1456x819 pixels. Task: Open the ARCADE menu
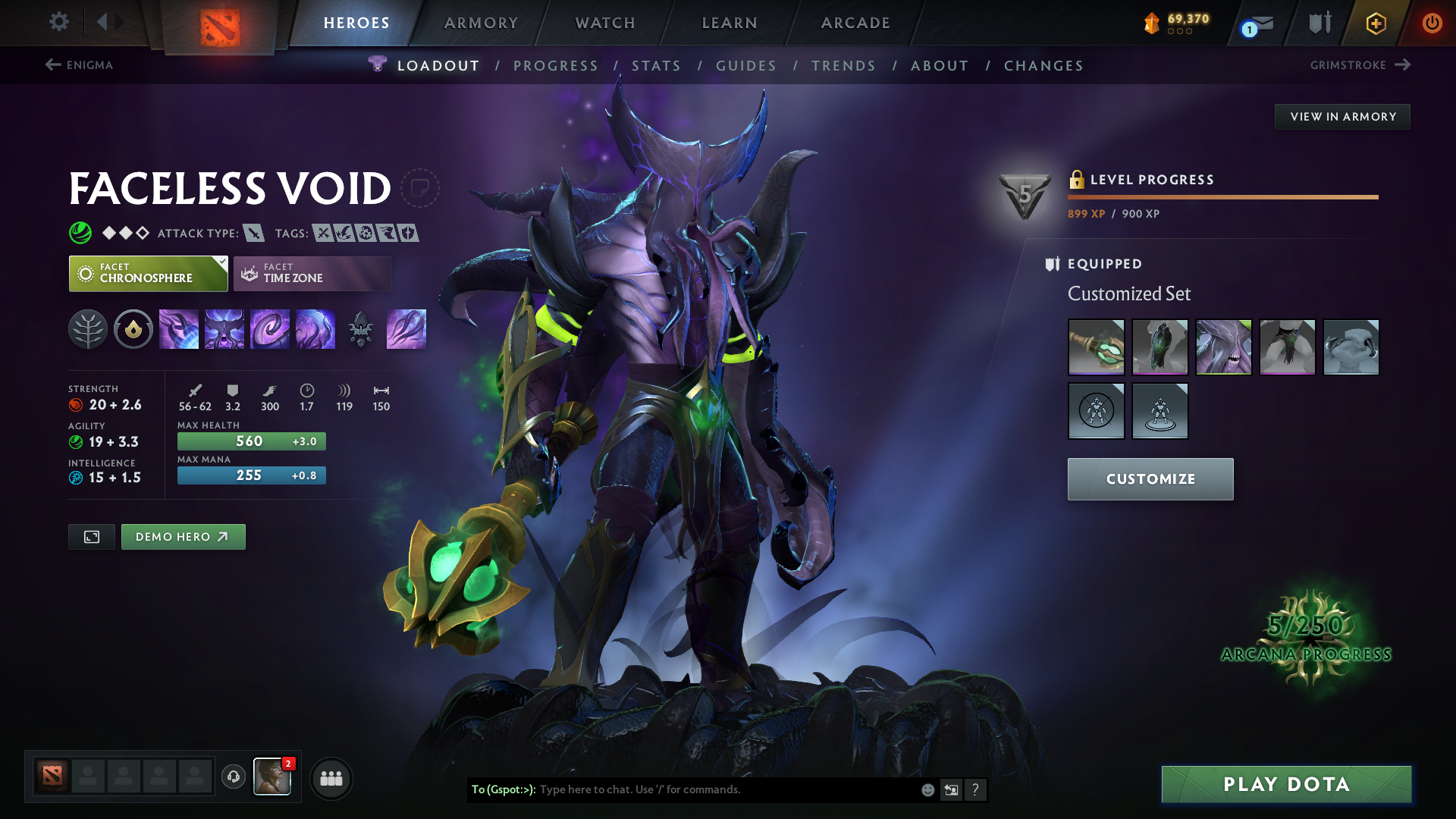(x=855, y=23)
